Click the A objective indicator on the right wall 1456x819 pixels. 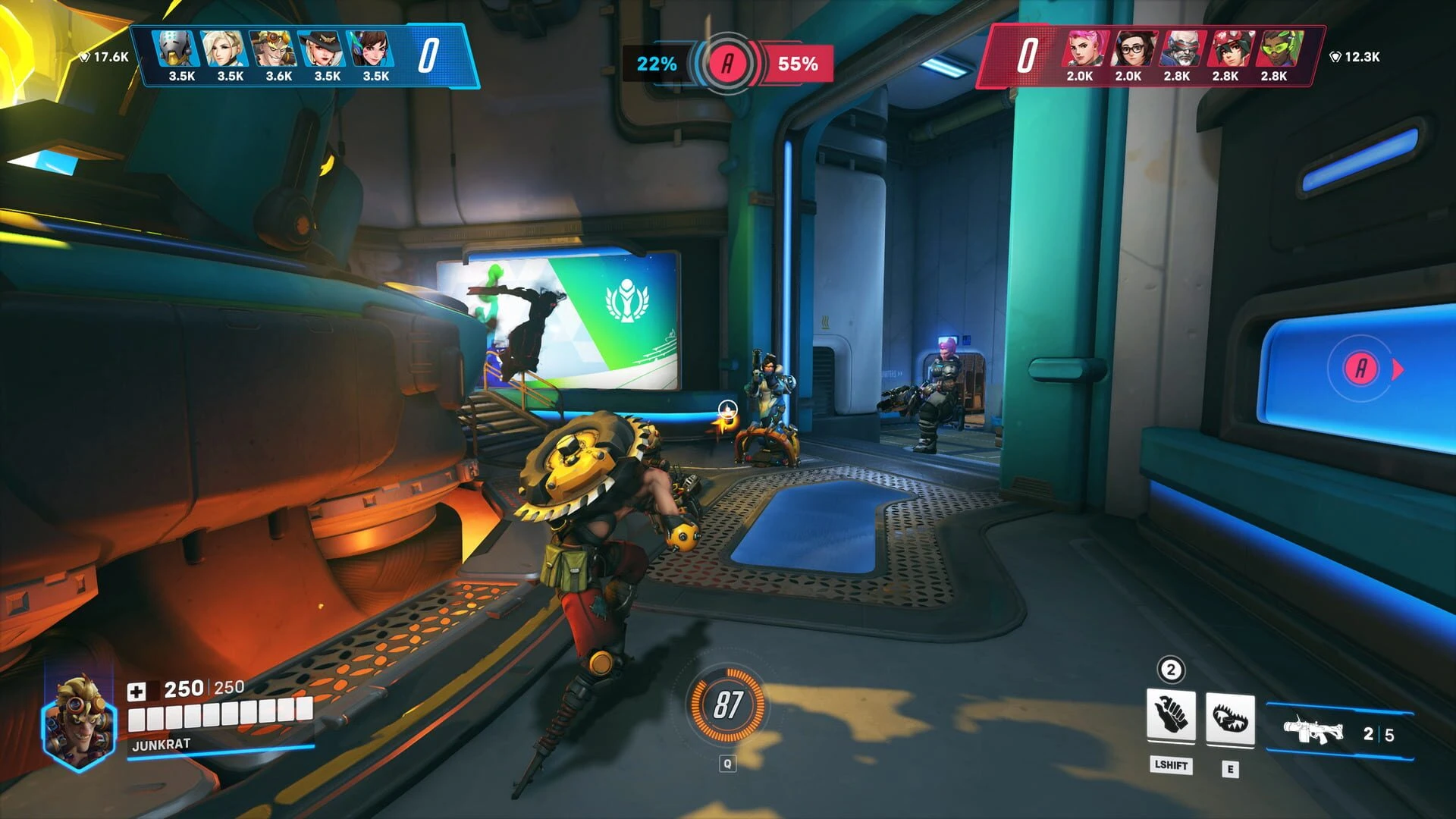click(1359, 365)
